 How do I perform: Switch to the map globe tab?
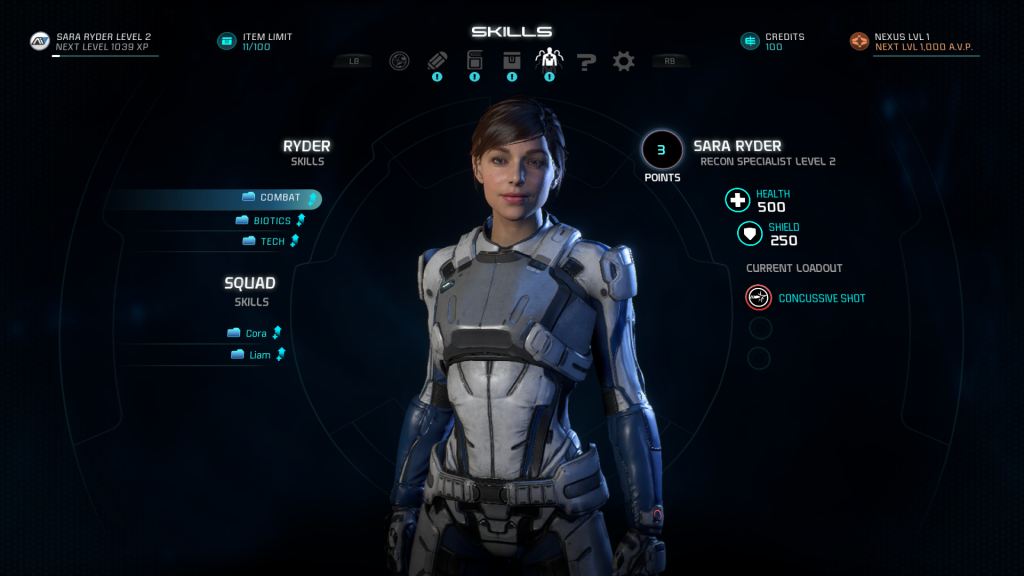click(399, 61)
